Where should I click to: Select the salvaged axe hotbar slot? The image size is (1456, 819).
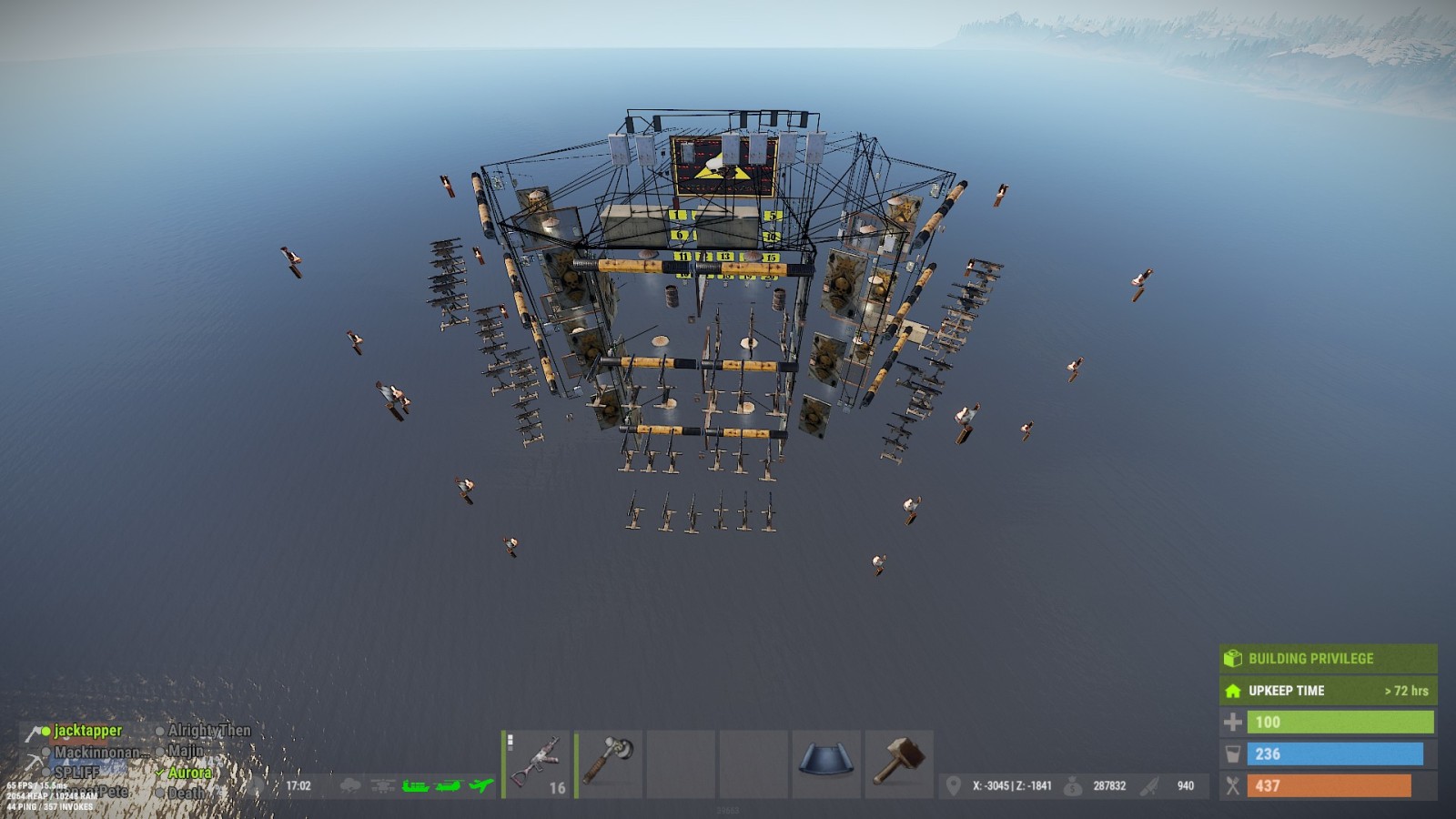(x=609, y=764)
